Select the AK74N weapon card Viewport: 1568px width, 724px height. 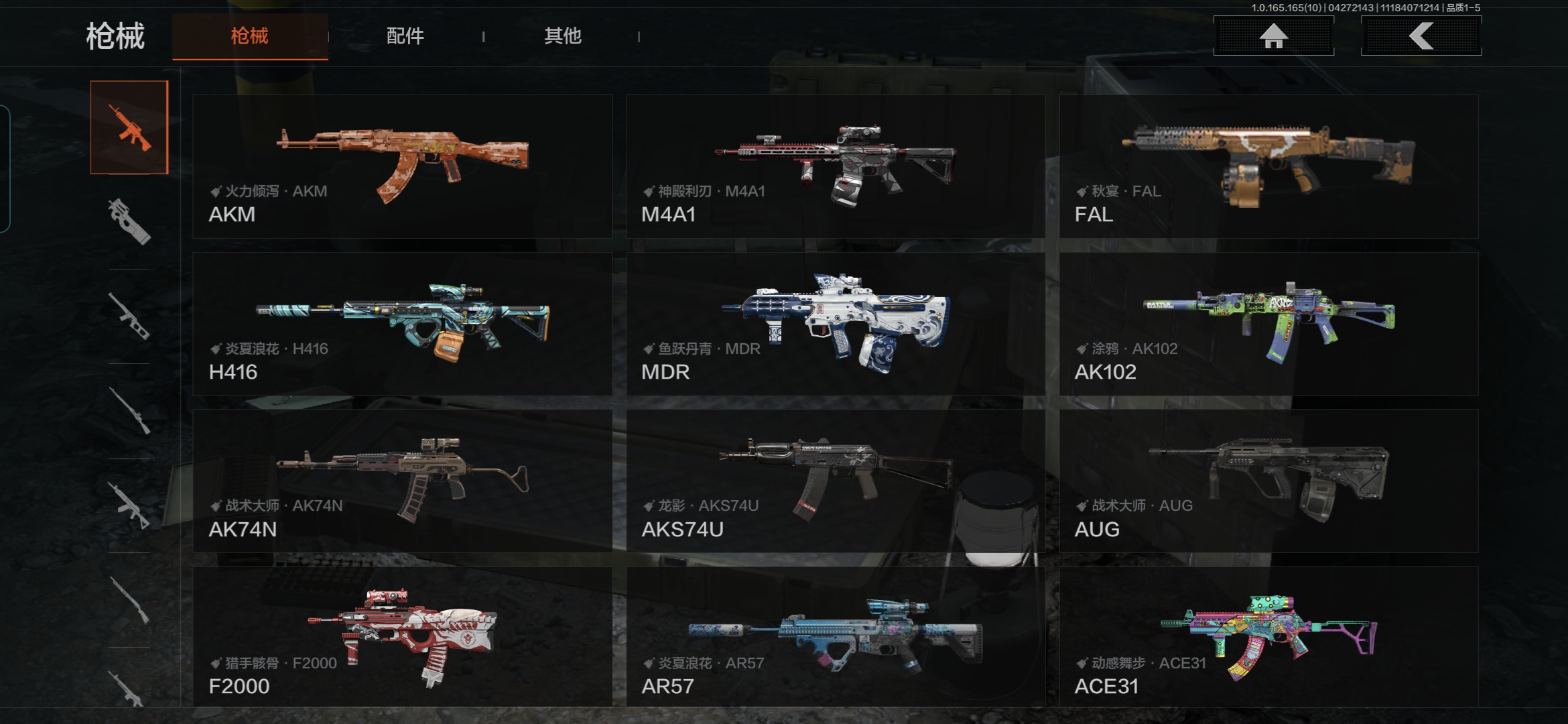coord(402,481)
